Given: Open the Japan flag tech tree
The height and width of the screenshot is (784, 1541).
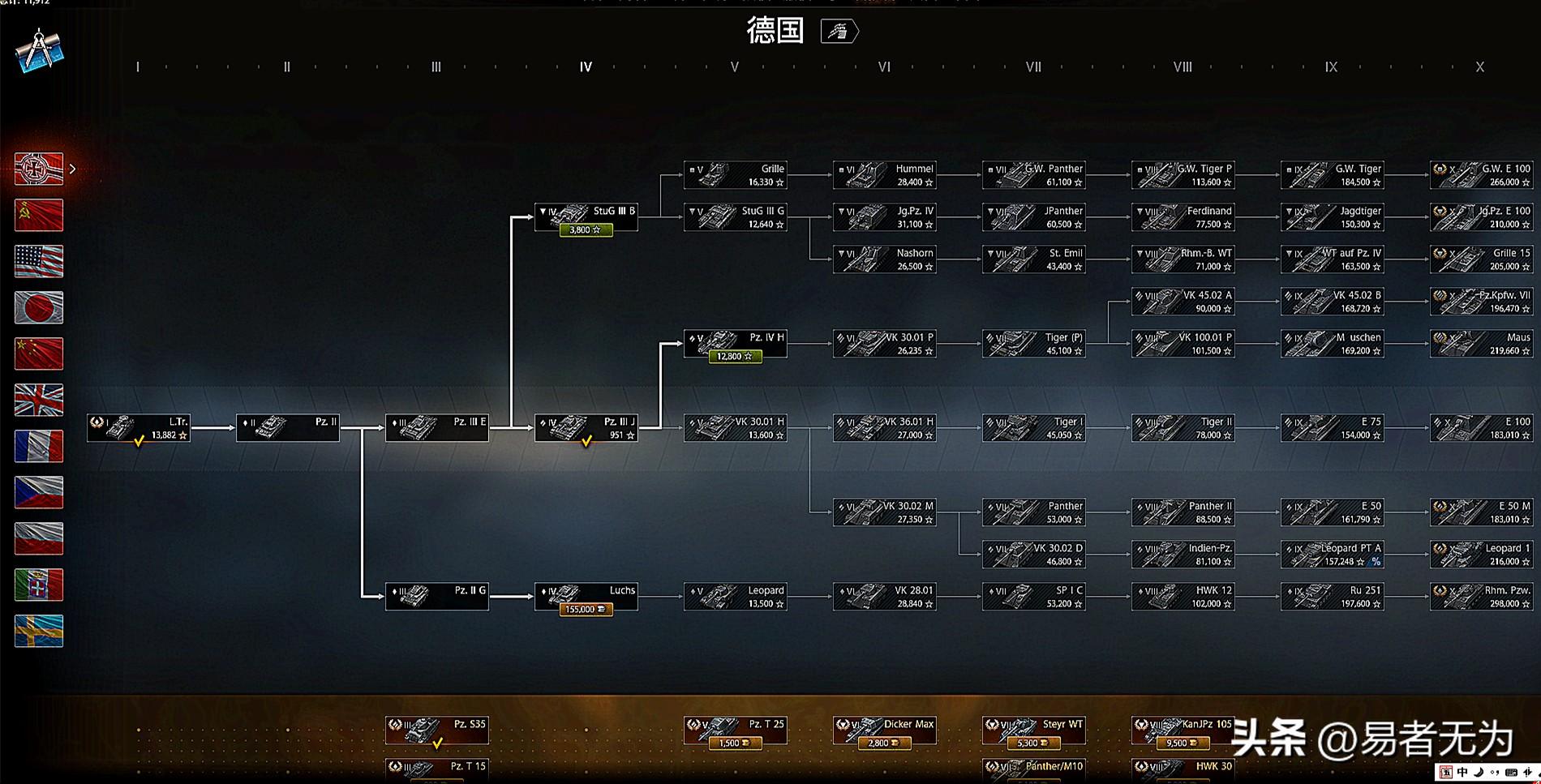Looking at the screenshot, I should point(39,307).
